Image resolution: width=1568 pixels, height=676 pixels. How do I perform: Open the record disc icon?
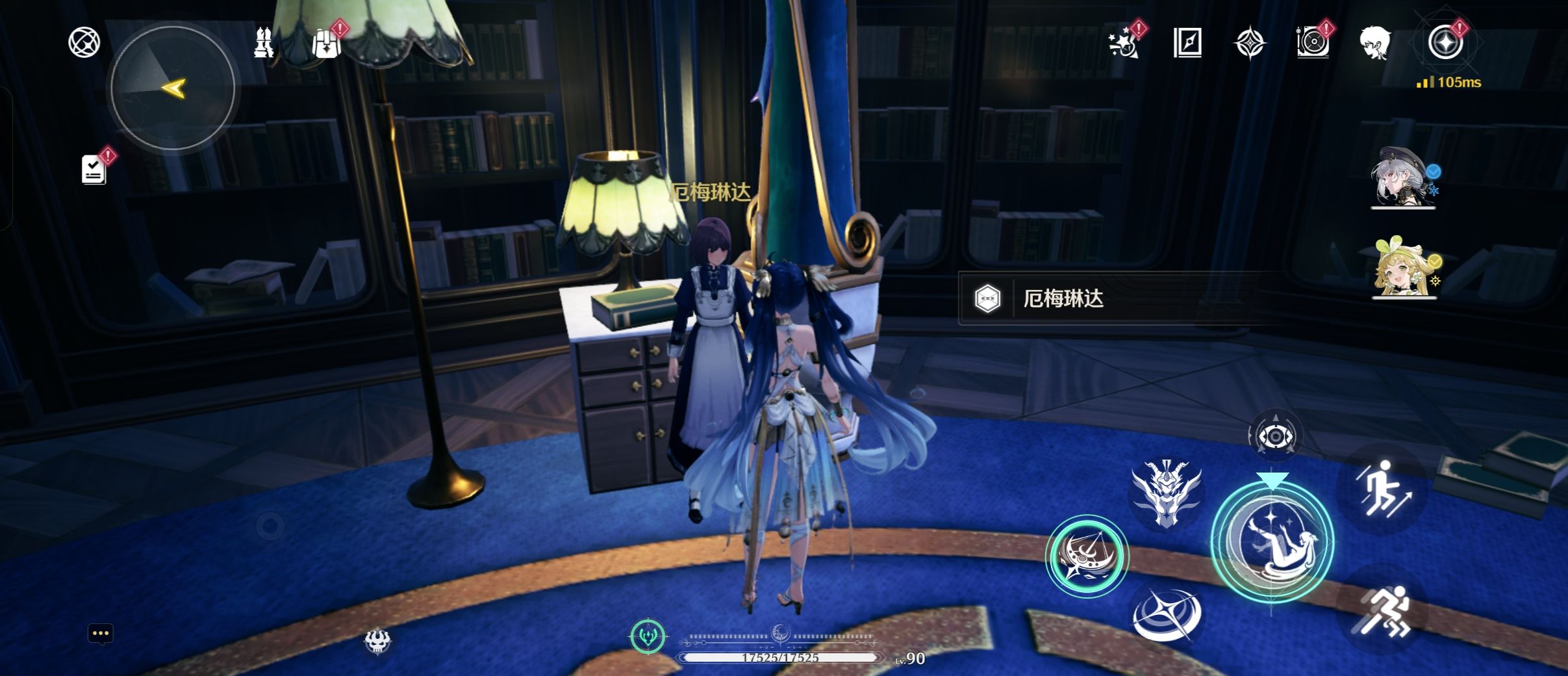pyautogui.click(x=1313, y=43)
